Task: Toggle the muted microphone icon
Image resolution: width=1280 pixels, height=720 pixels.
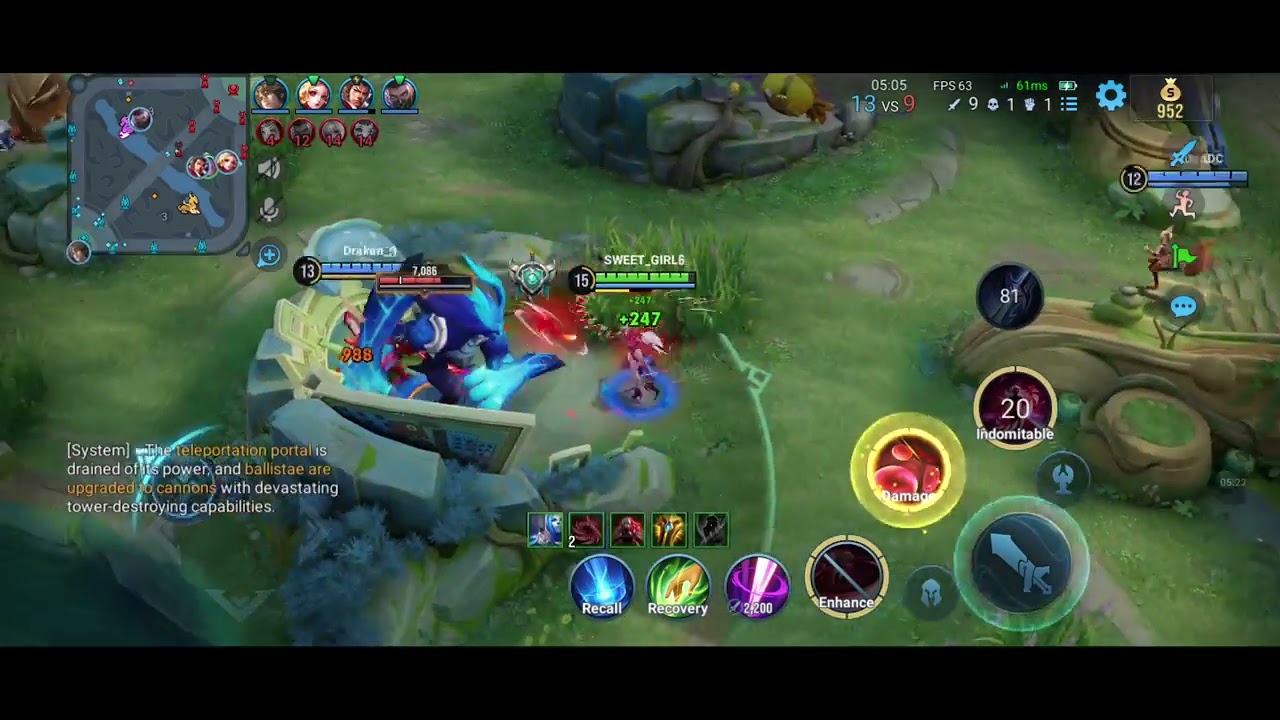Action: click(x=268, y=210)
